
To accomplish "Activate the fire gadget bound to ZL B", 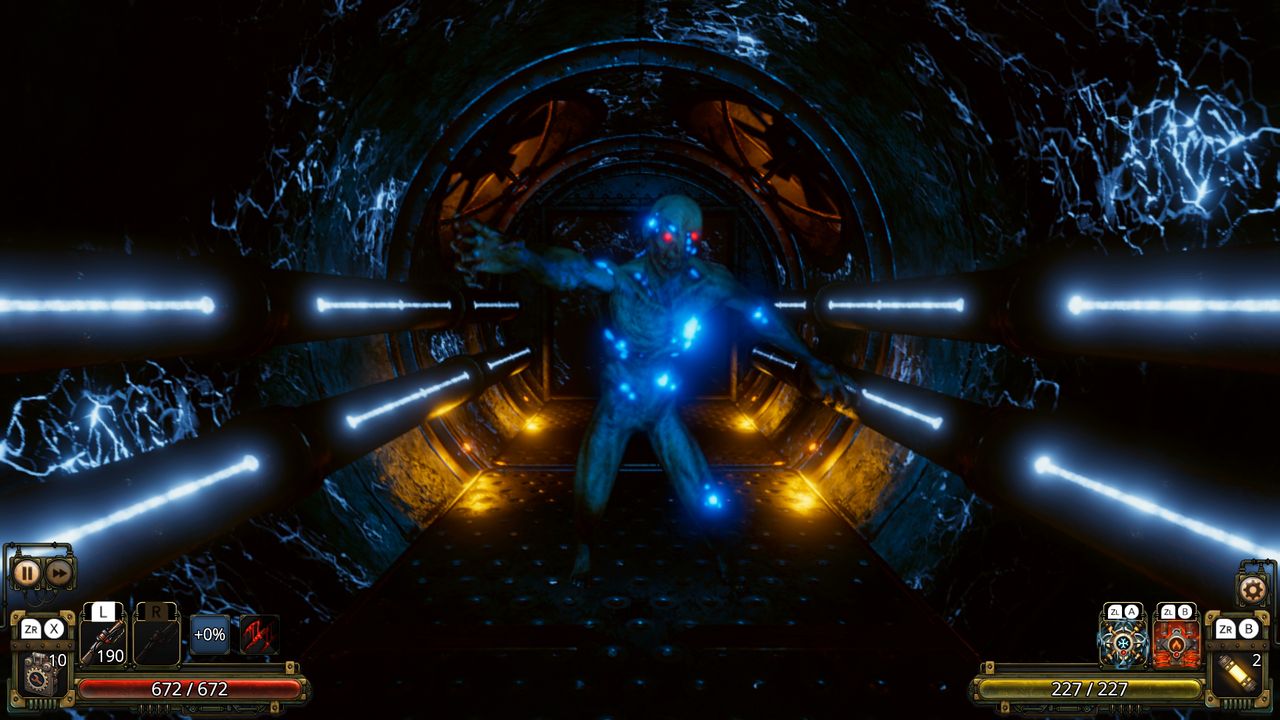I will click(1177, 647).
